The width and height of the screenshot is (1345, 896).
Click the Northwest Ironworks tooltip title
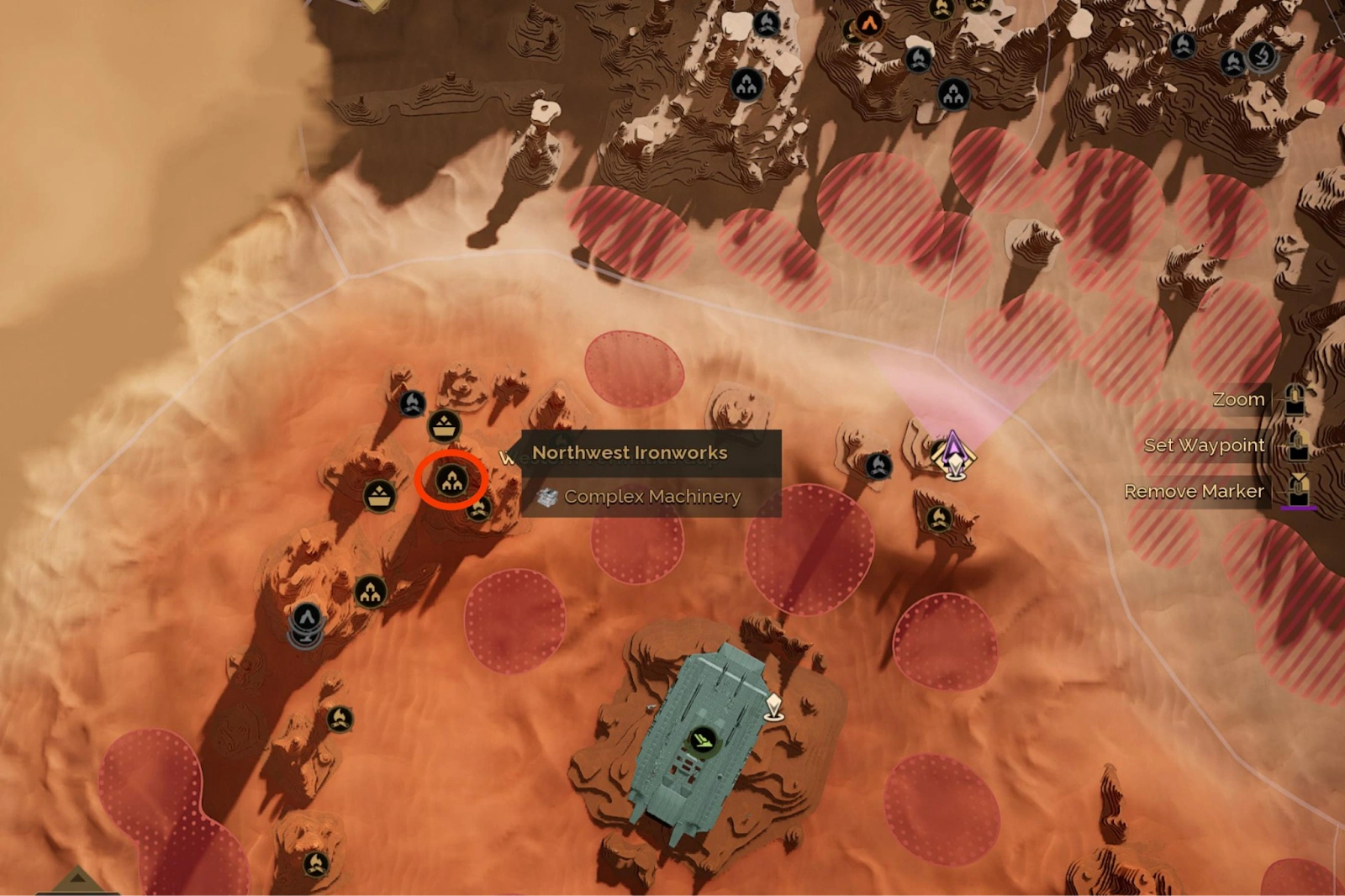pyautogui.click(x=630, y=451)
